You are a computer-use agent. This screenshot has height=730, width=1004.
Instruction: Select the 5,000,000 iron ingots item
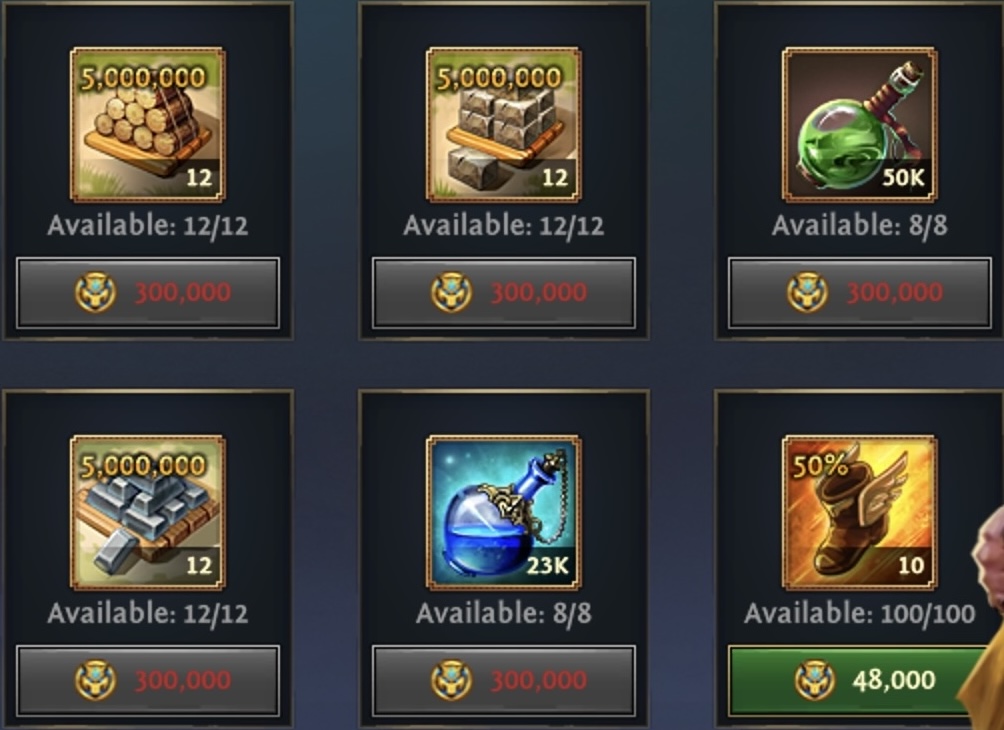[147, 512]
